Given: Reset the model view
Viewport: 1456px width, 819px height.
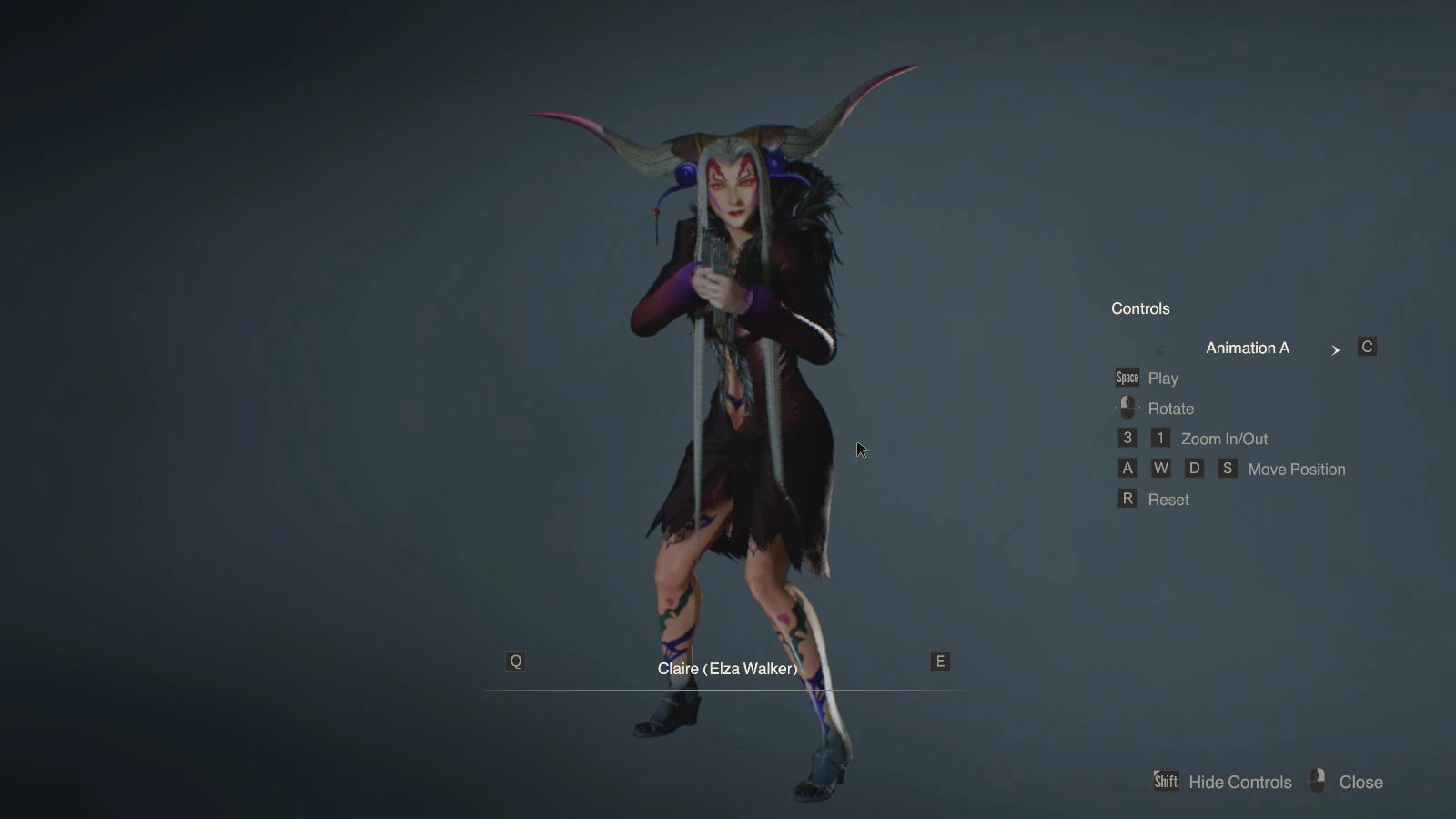Looking at the screenshot, I should (1168, 500).
